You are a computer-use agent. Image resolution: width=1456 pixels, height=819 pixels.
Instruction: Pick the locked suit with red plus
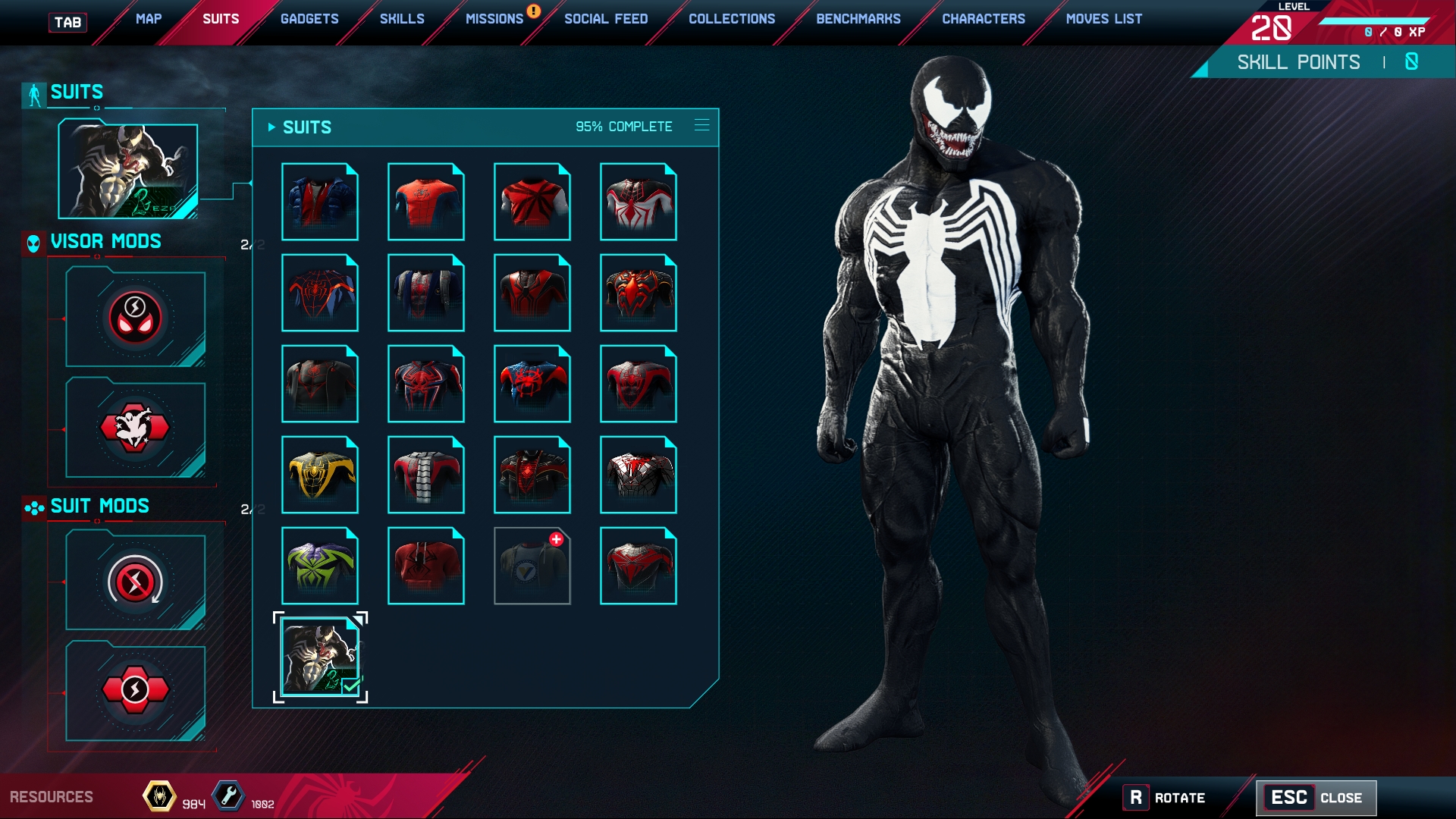532,566
